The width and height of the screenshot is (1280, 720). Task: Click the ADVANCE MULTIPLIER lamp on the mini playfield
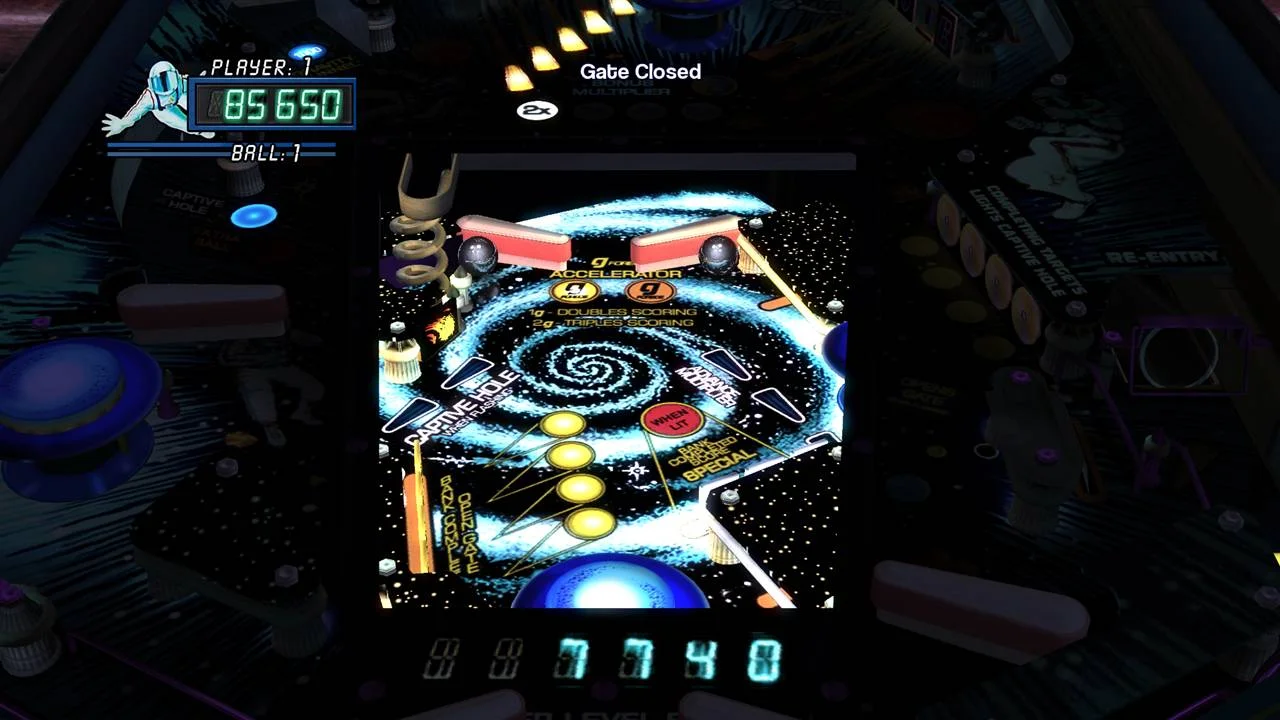pos(706,383)
